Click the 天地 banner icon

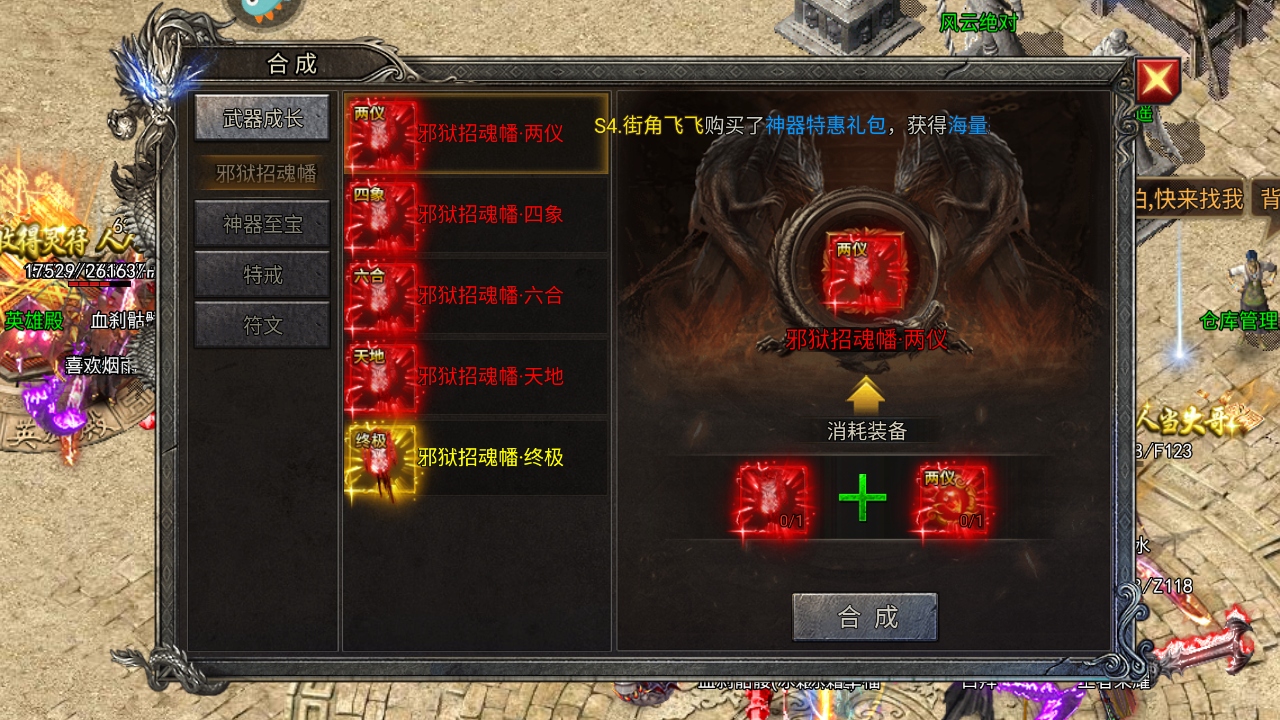pyautogui.click(x=380, y=377)
